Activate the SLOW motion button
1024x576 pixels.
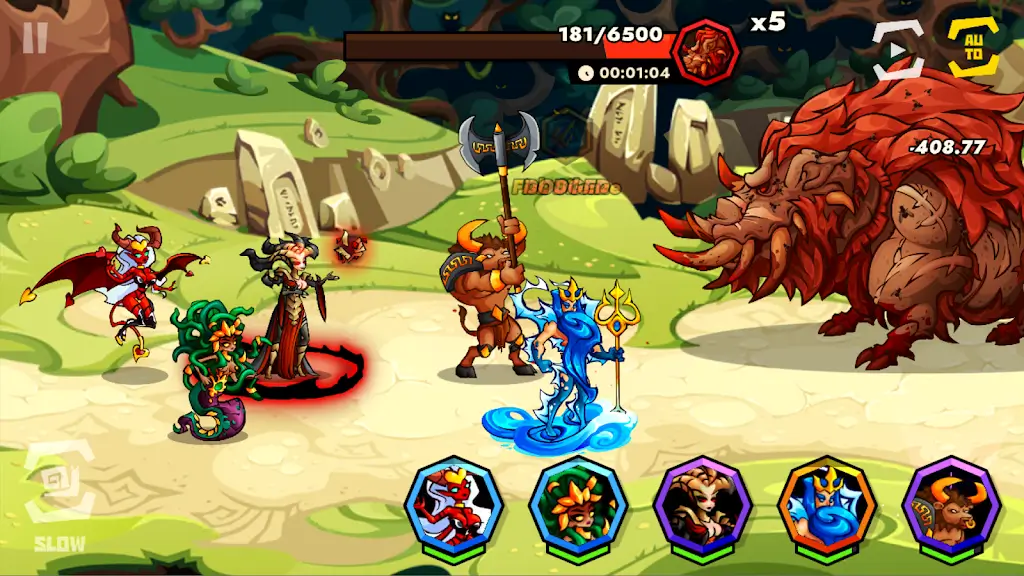tap(60, 495)
